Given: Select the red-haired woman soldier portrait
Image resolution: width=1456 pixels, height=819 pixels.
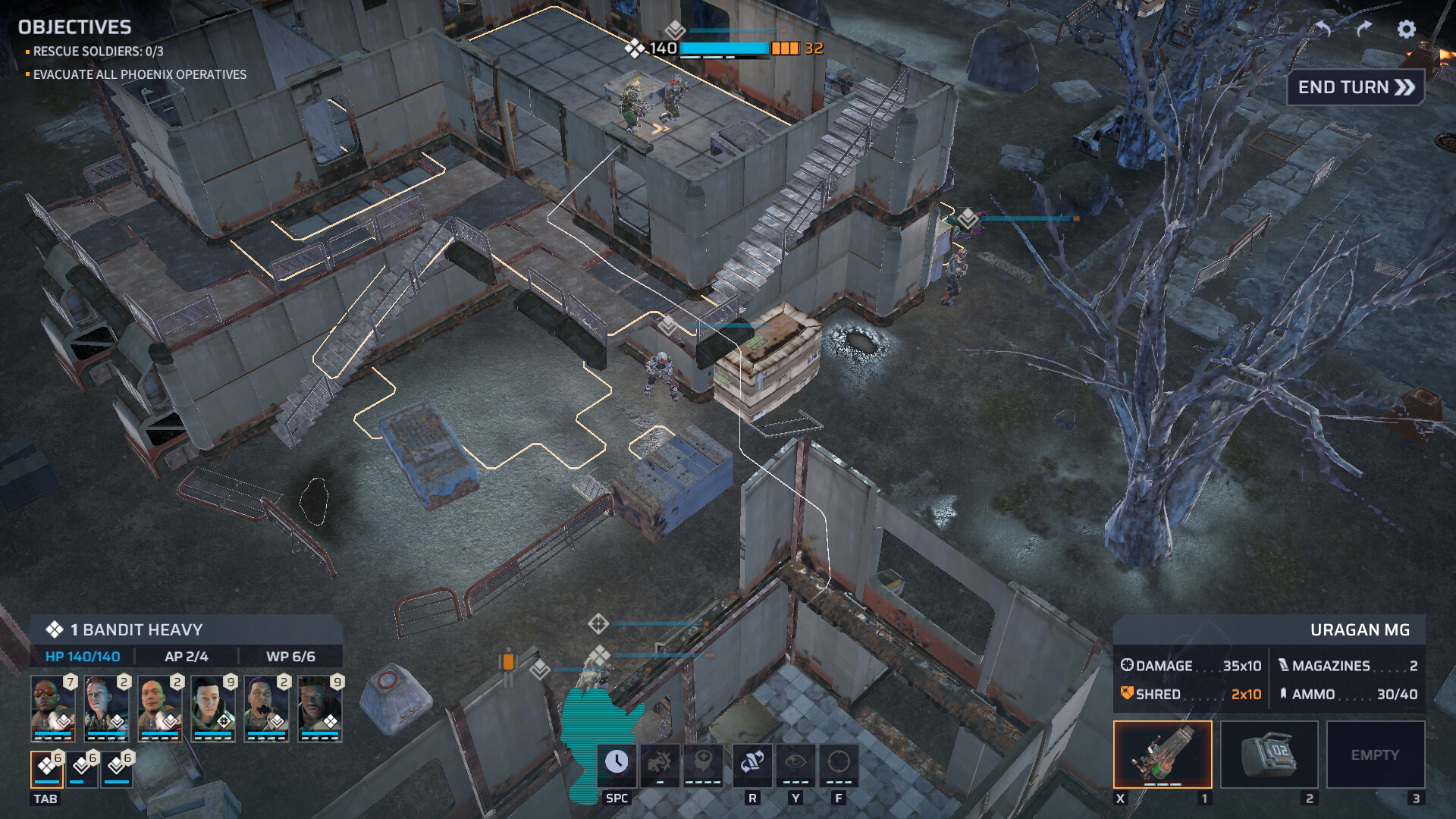Looking at the screenshot, I should click(106, 708).
